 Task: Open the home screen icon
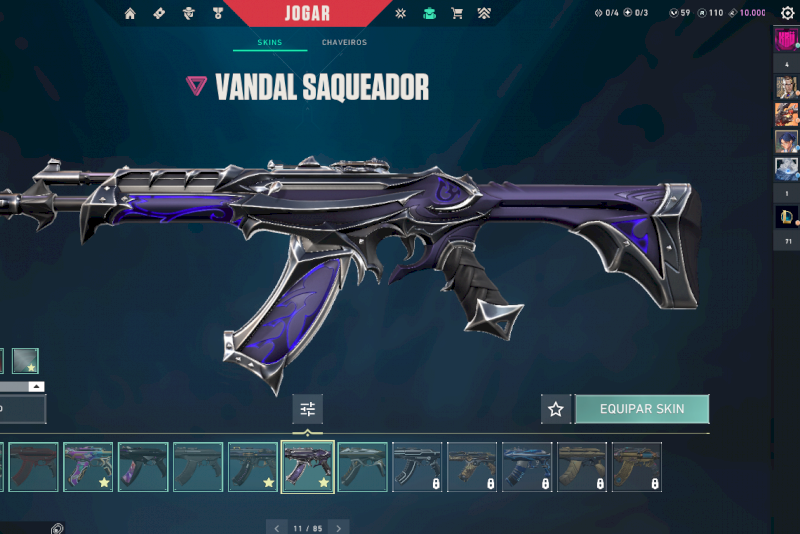pyautogui.click(x=130, y=14)
